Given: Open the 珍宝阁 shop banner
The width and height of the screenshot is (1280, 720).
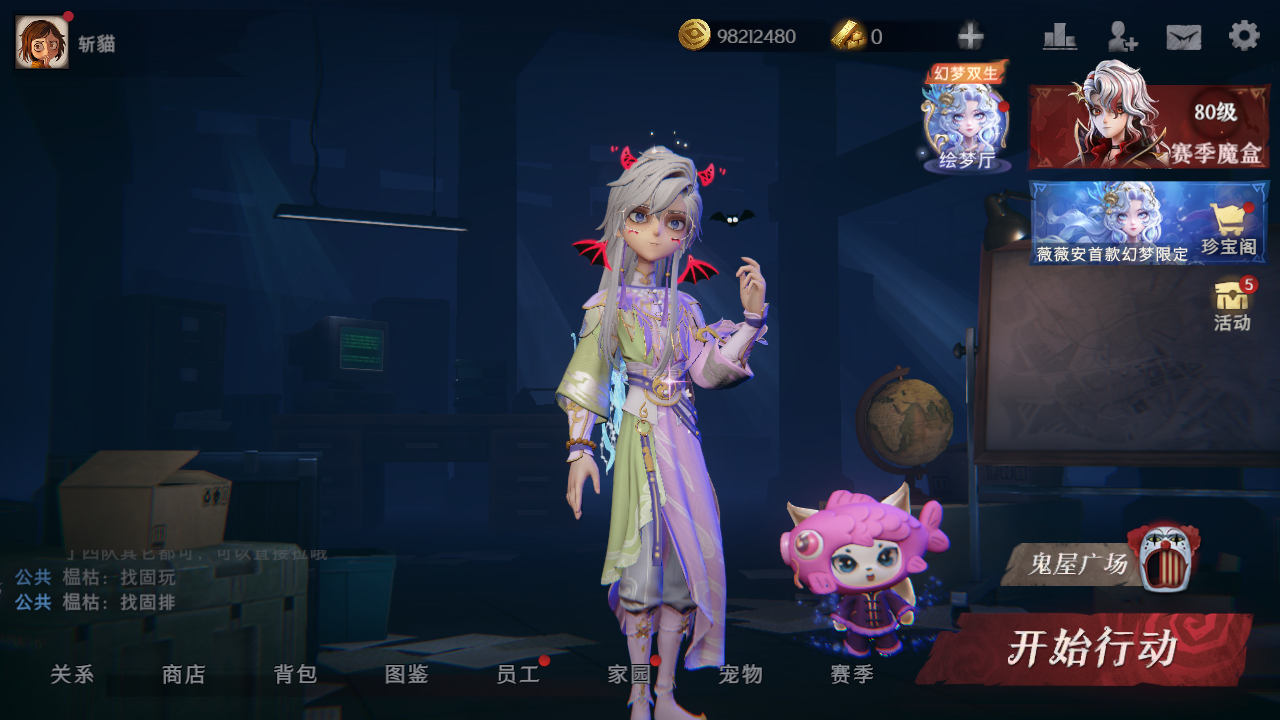Looking at the screenshot, I should point(1149,223).
